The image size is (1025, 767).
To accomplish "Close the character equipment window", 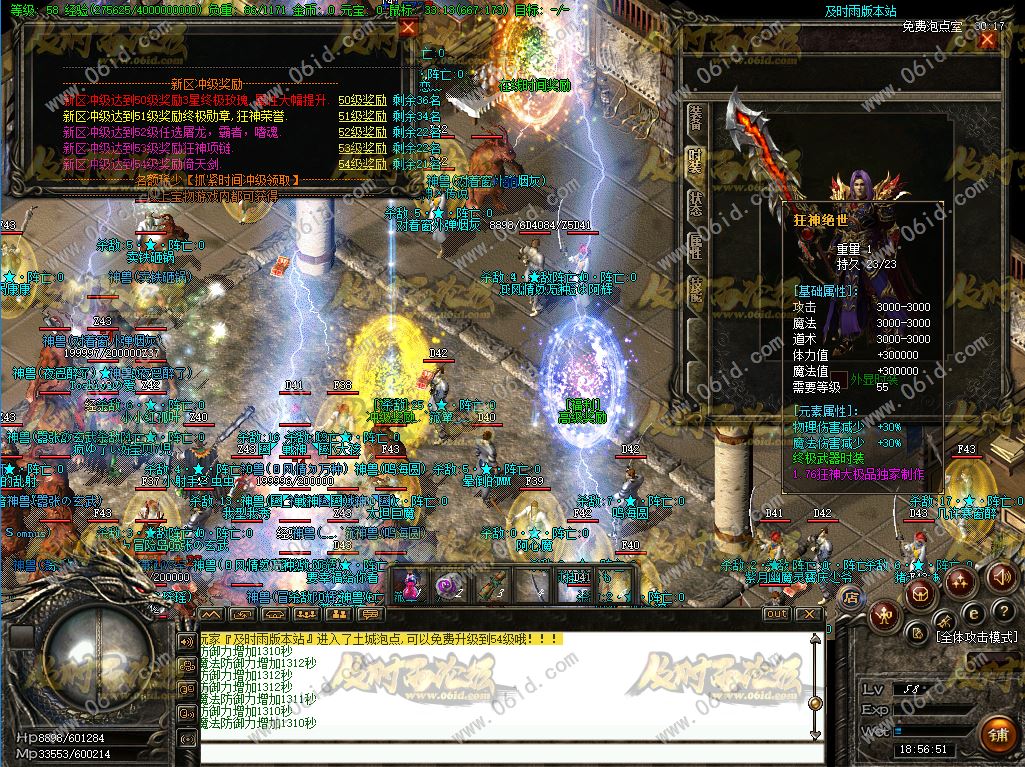I will (x=987, y=41).
